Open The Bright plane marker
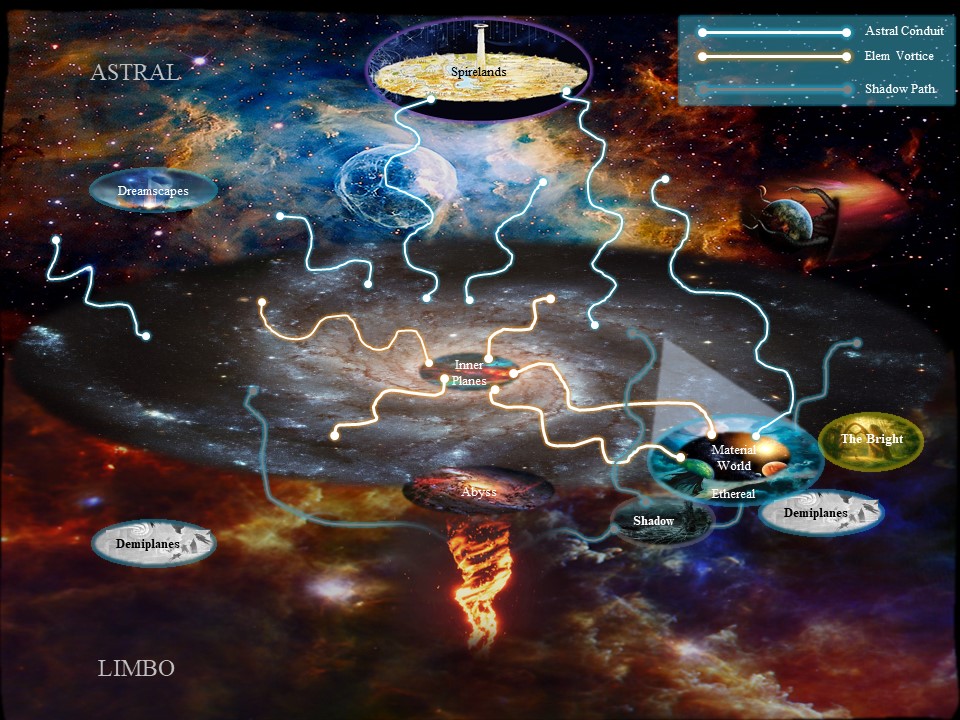 (x=870, y=440)
